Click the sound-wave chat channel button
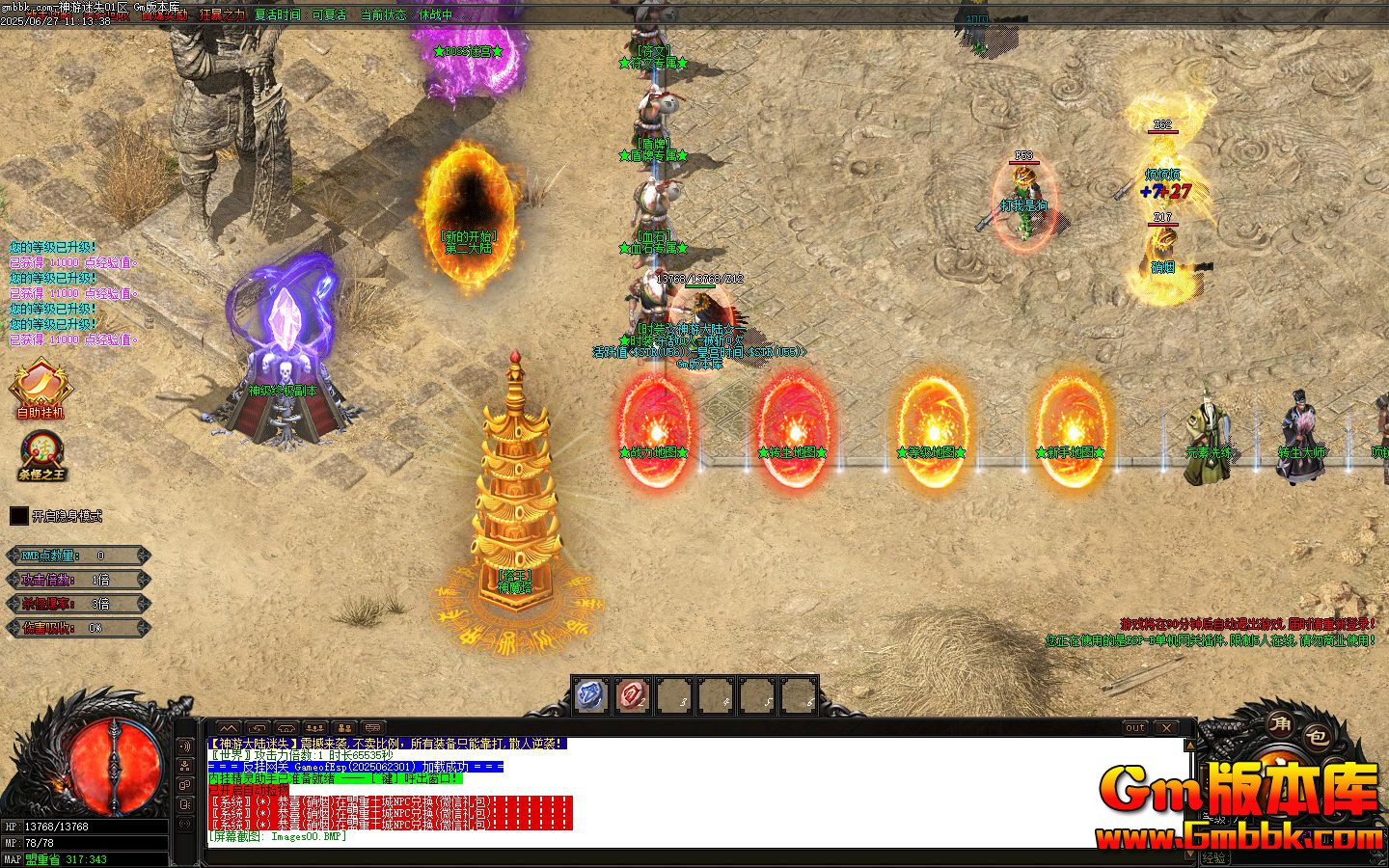 [184, 746]
